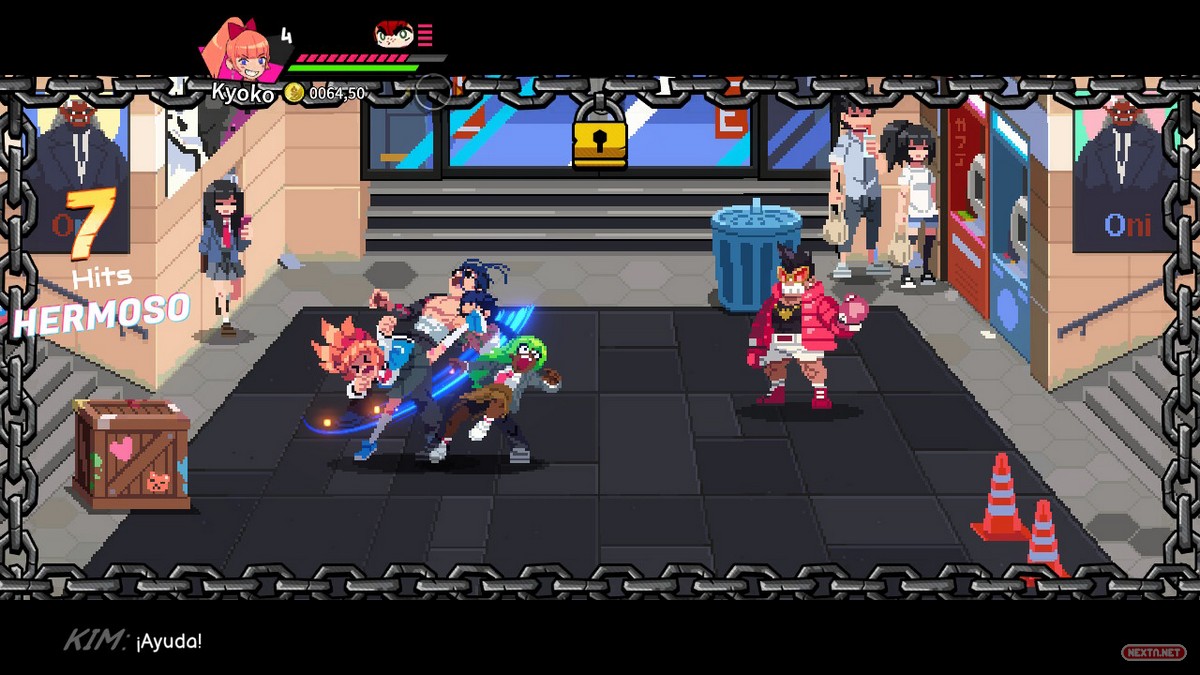Click Kyoko's character portrait
This screenshot has width=1200, height=675.
(x=240, y=50)
